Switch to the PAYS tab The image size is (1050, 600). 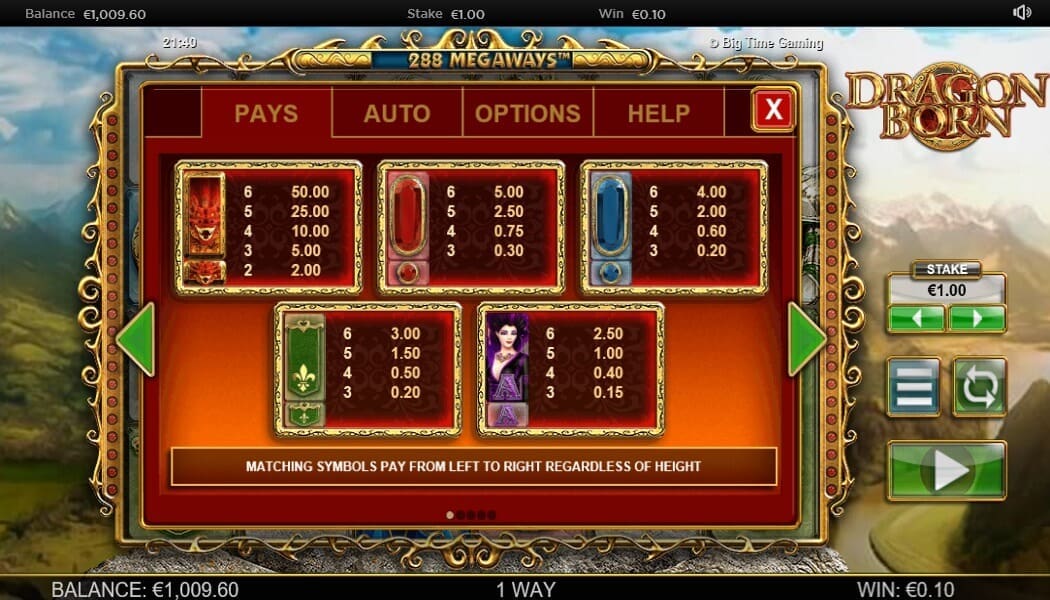click(x=266, y=113)
